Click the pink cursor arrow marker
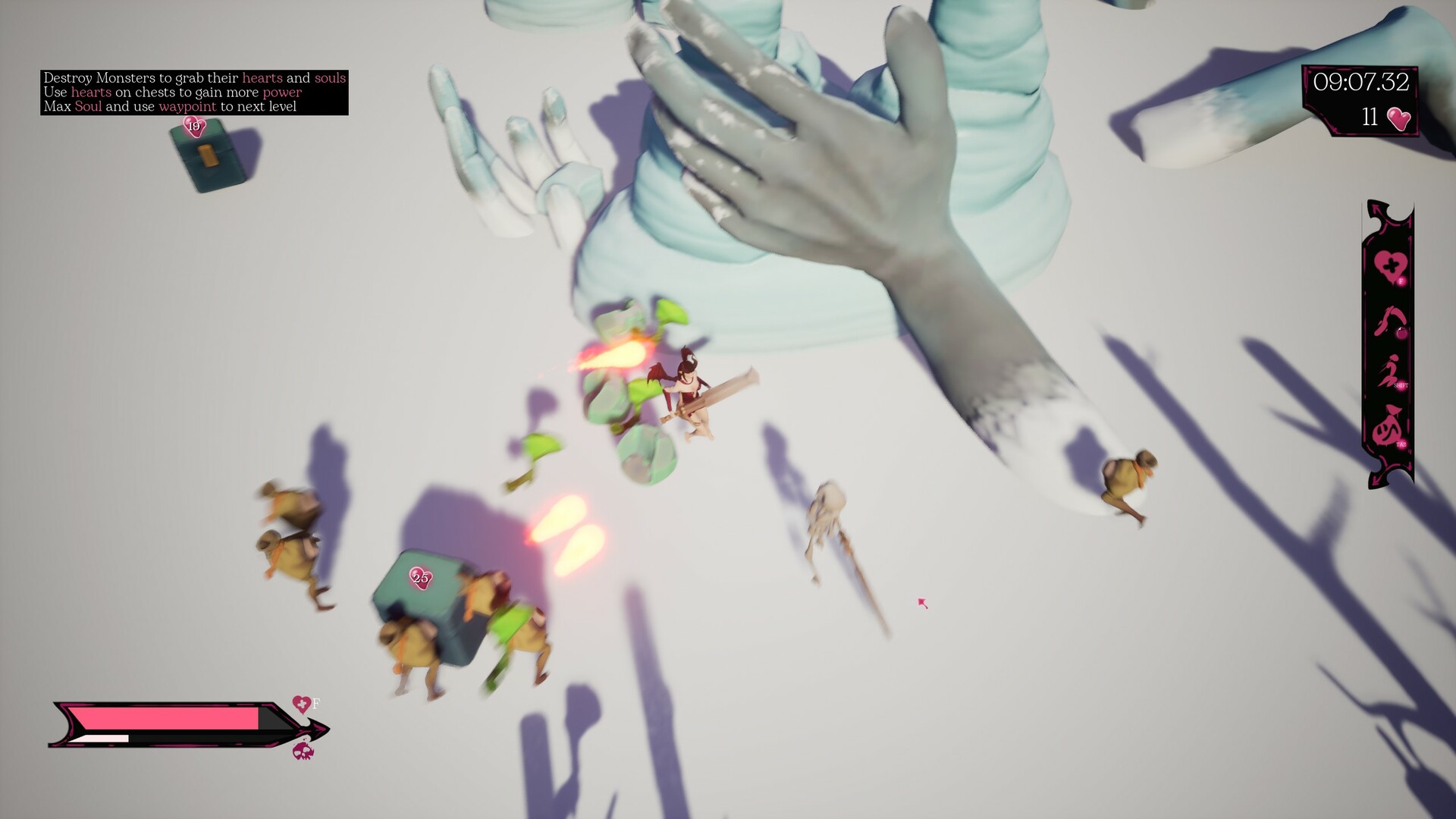 click(921, 601)
